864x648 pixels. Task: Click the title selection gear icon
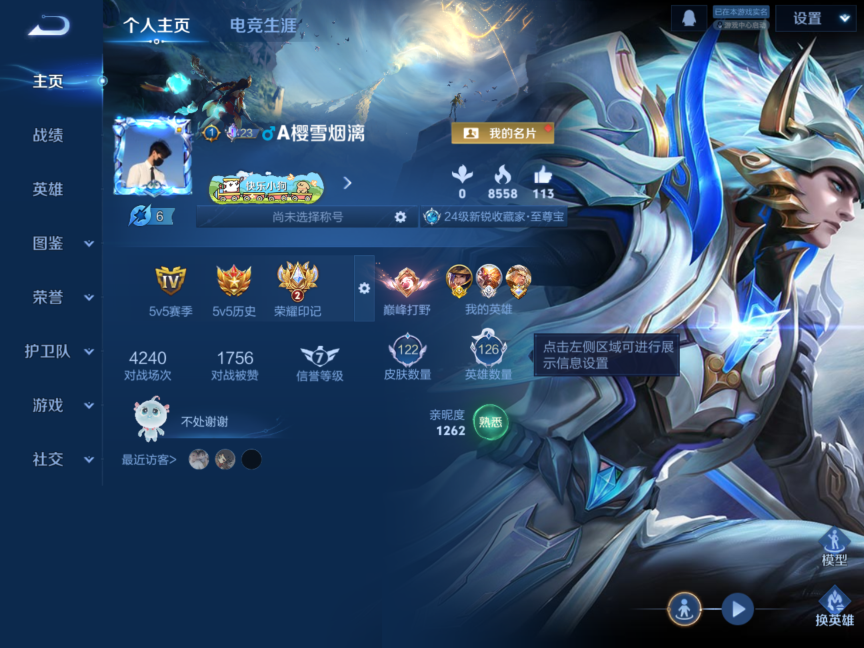click(400, 217)
